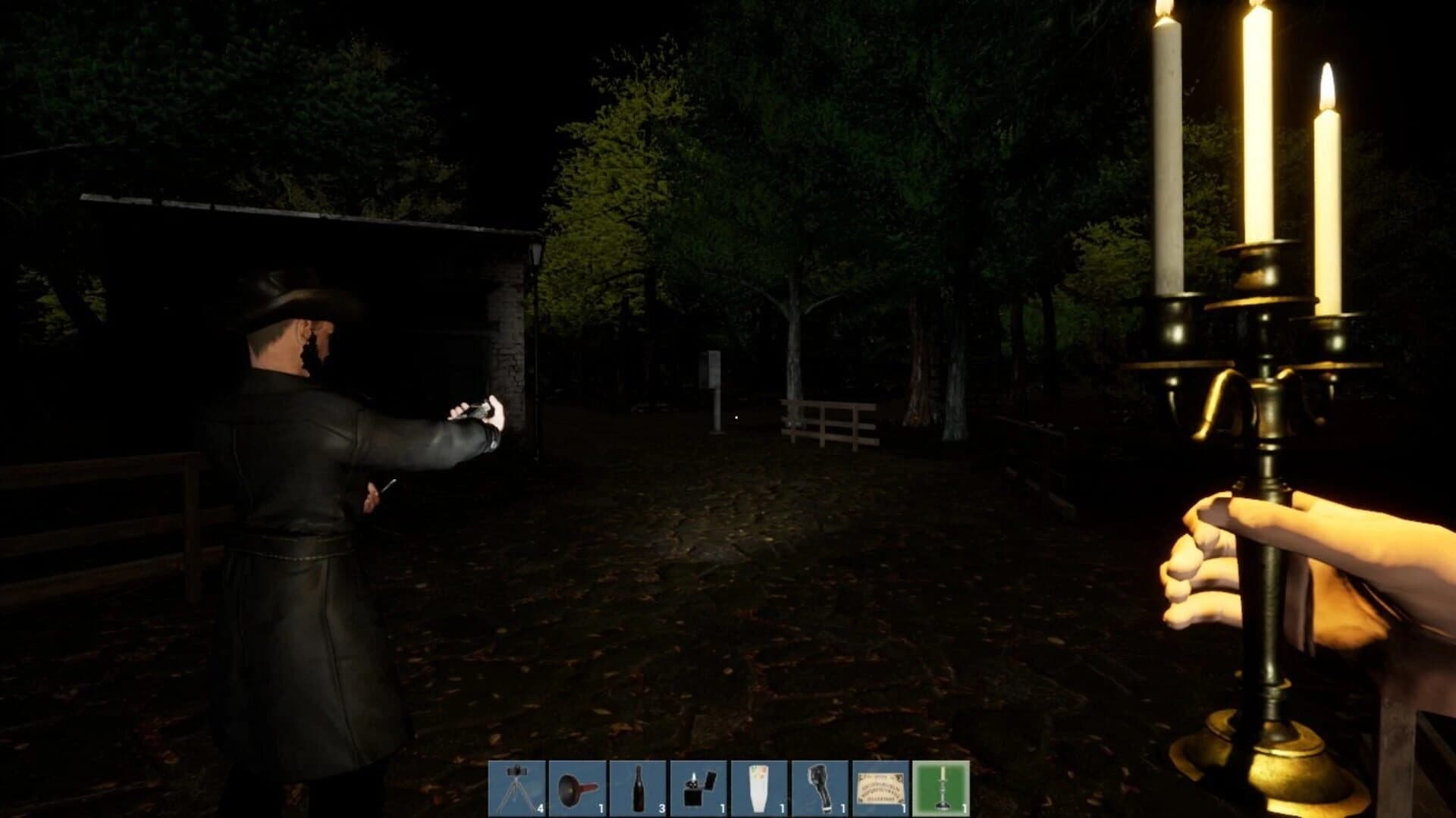
Task: Click the item count 3 on the bottle slot
Action: point(662,806)
